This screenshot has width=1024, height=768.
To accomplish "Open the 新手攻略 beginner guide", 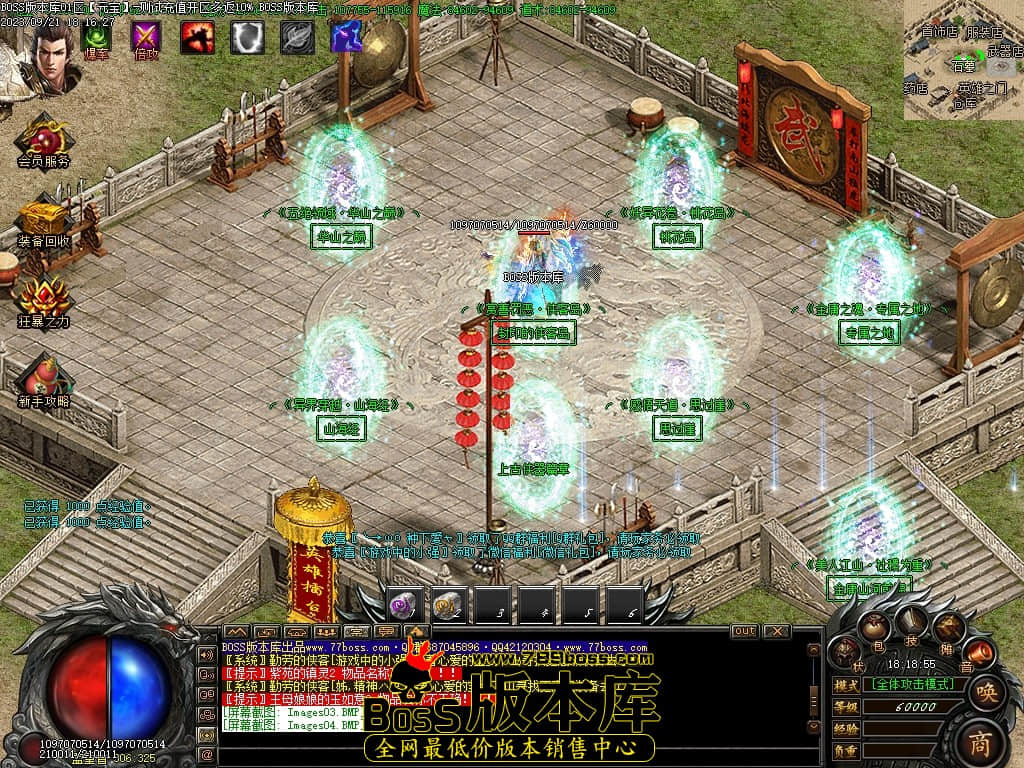I will 43,378.
